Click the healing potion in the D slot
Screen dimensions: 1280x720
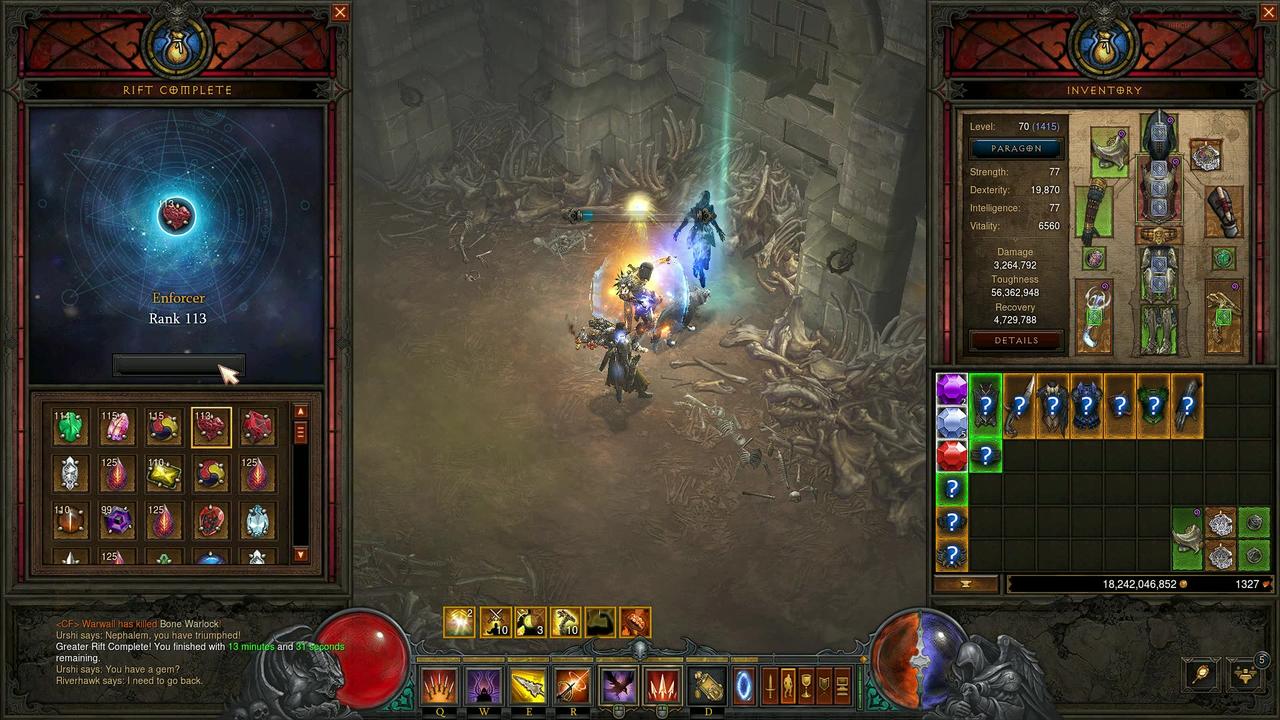pyautogui.click(x=708, y=684)
